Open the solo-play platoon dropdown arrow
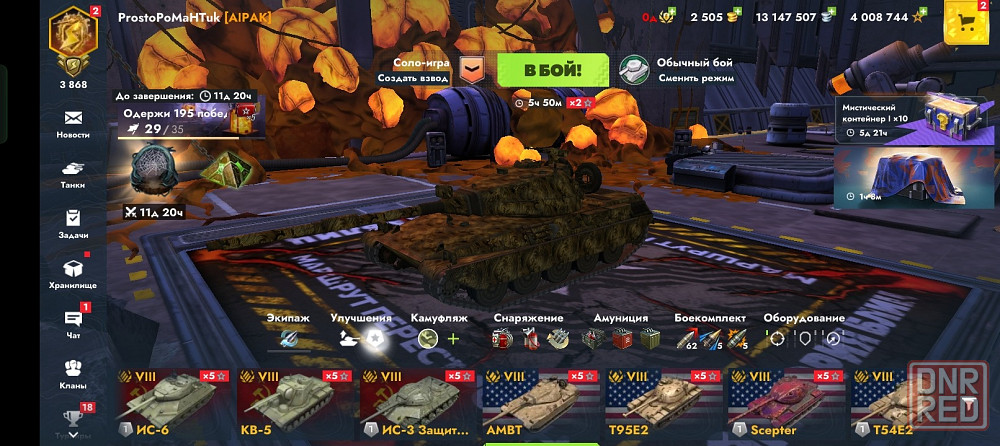This screenshot has height=446, width=1000. 472,69
